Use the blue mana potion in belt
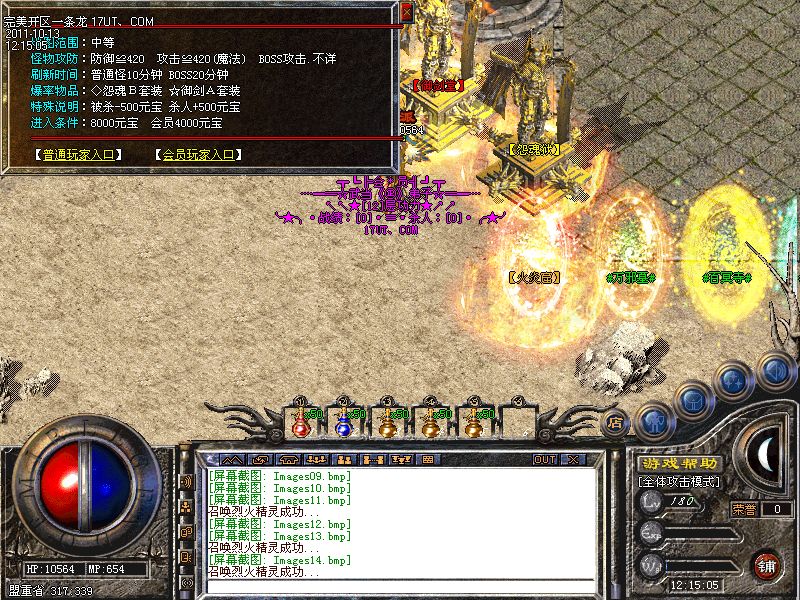The width and height of the screenshot is (800, 600). click(343, 423)
